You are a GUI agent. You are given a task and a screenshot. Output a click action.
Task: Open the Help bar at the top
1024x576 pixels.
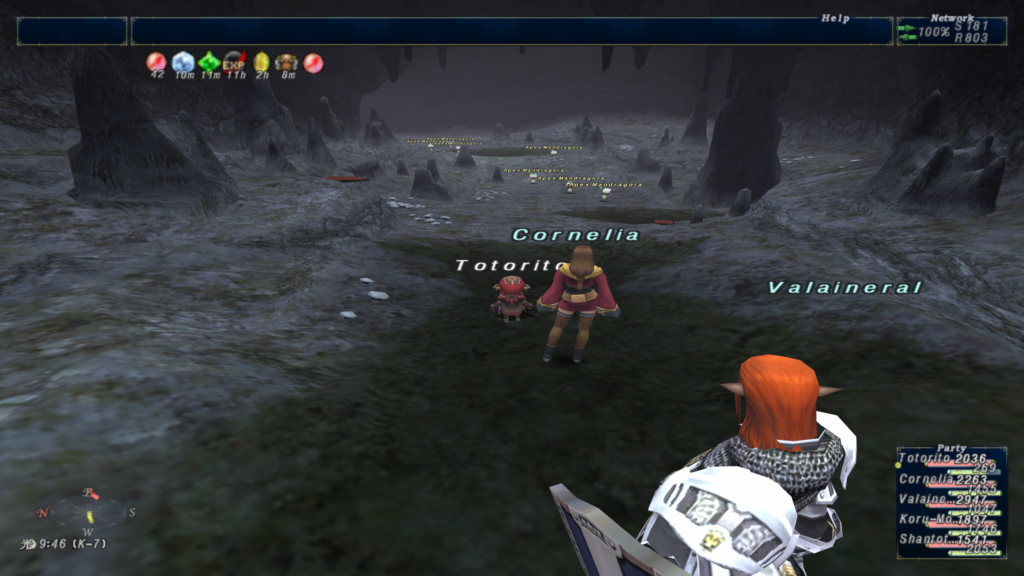(511, 31)
